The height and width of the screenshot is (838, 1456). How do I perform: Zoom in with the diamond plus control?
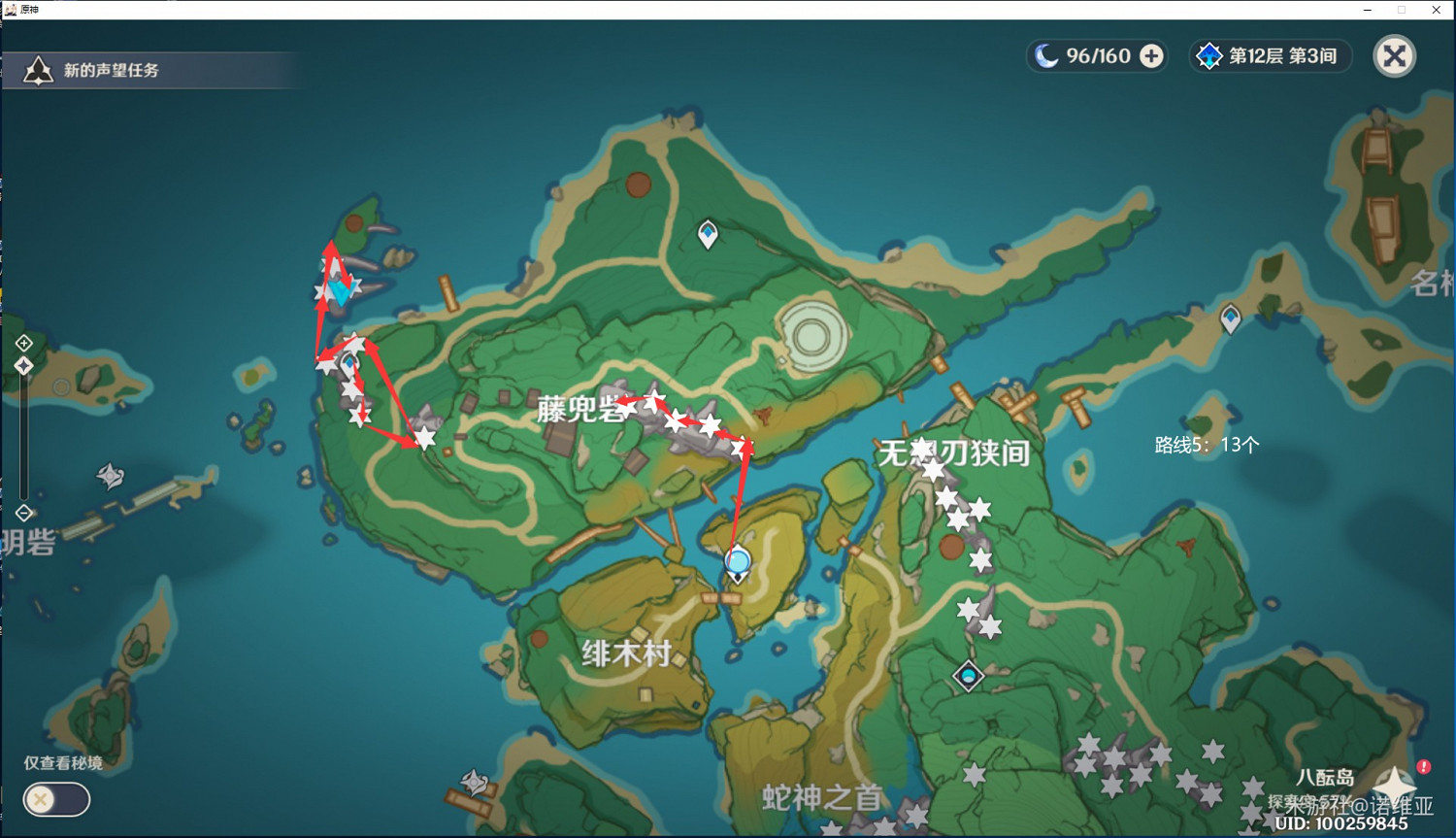23,342
